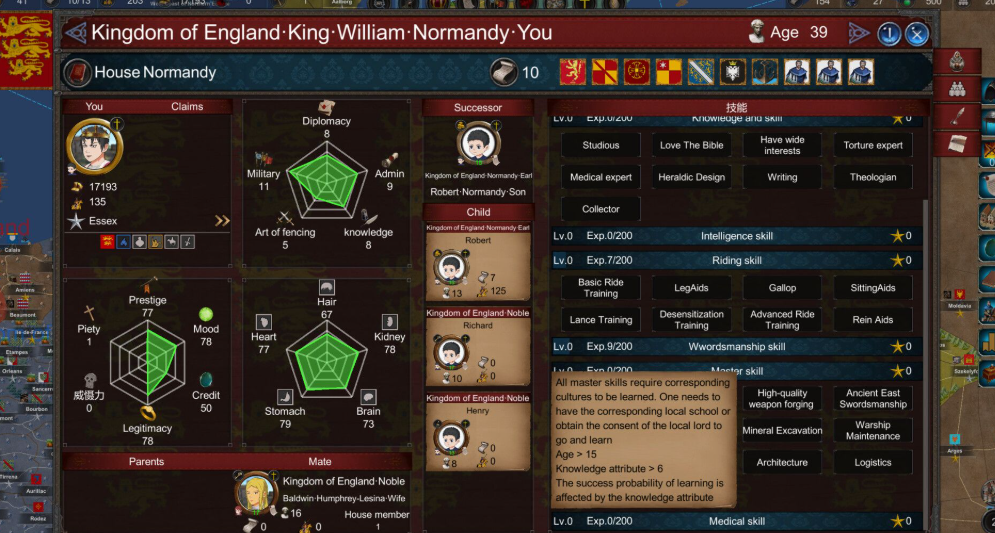Screen dimensions: 995x533
Task: Select the Collector skill
Action: pyautogui.click(x=601, y=209)
